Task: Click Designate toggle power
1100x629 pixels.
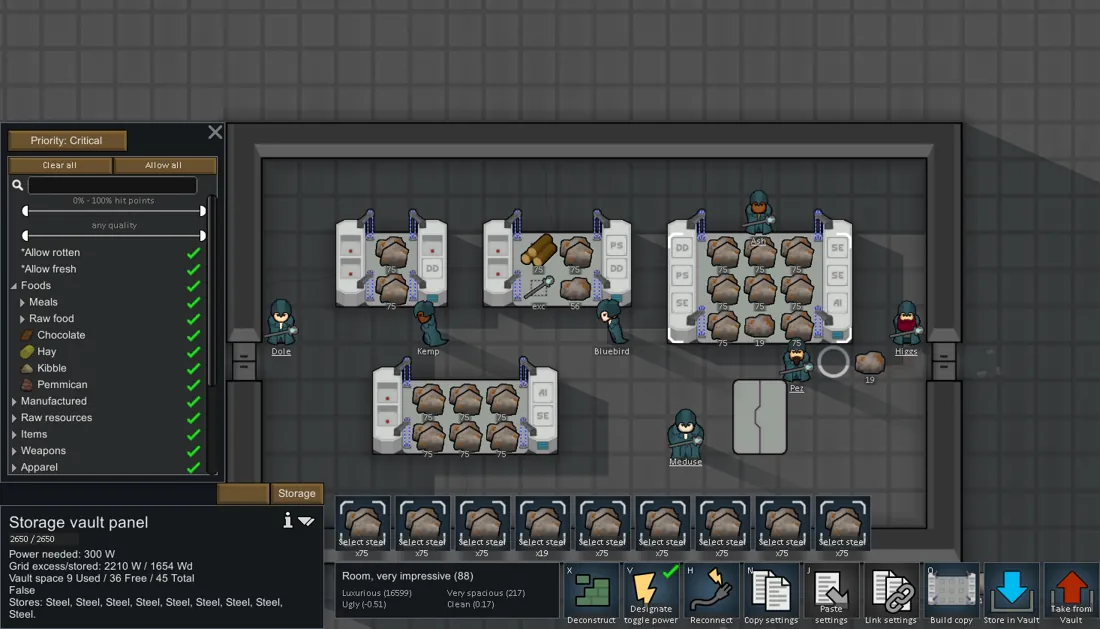Action: pyautogui.click(x=651, y=594)
